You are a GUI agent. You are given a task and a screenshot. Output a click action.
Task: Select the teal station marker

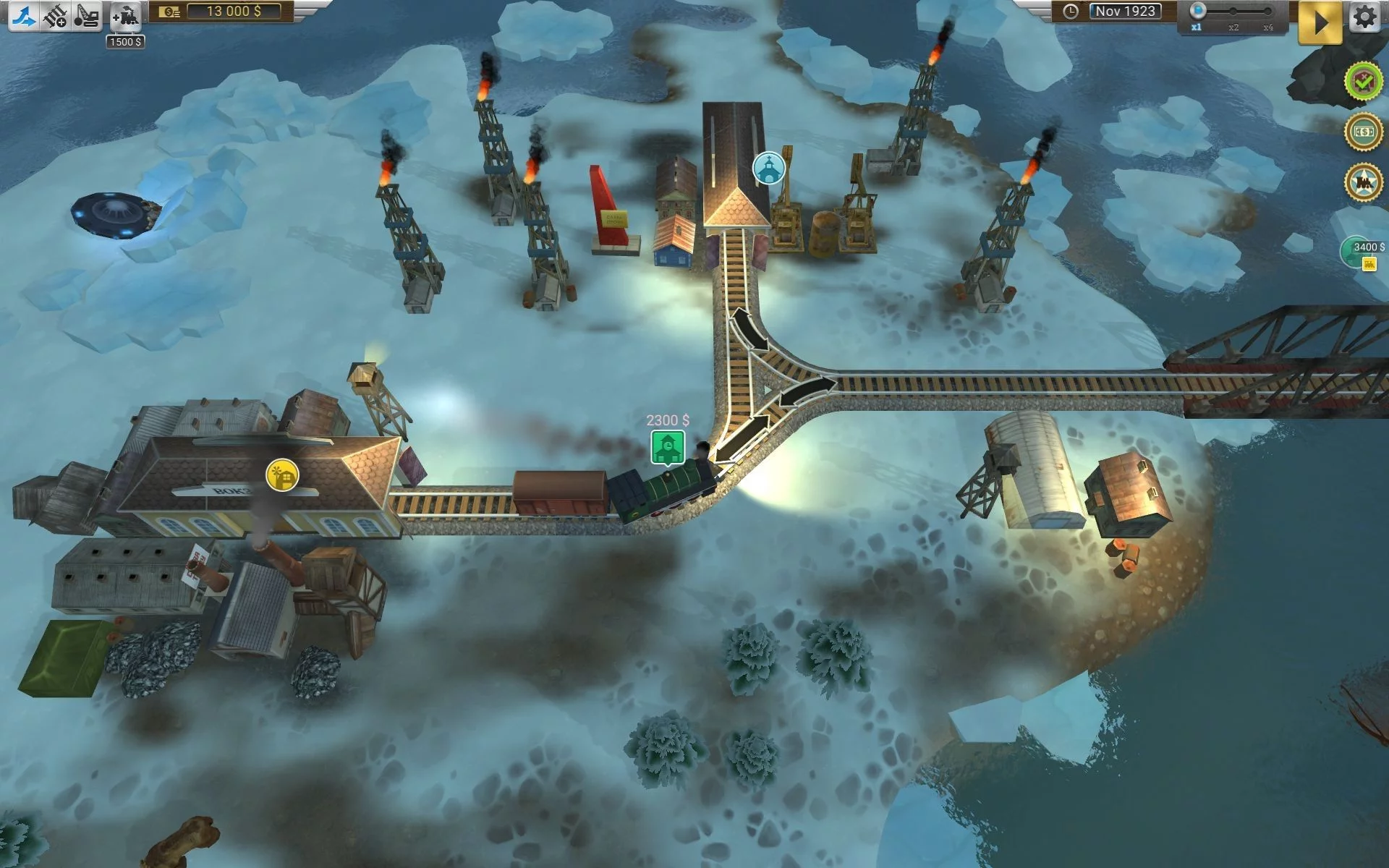click(x=768, y=169)
